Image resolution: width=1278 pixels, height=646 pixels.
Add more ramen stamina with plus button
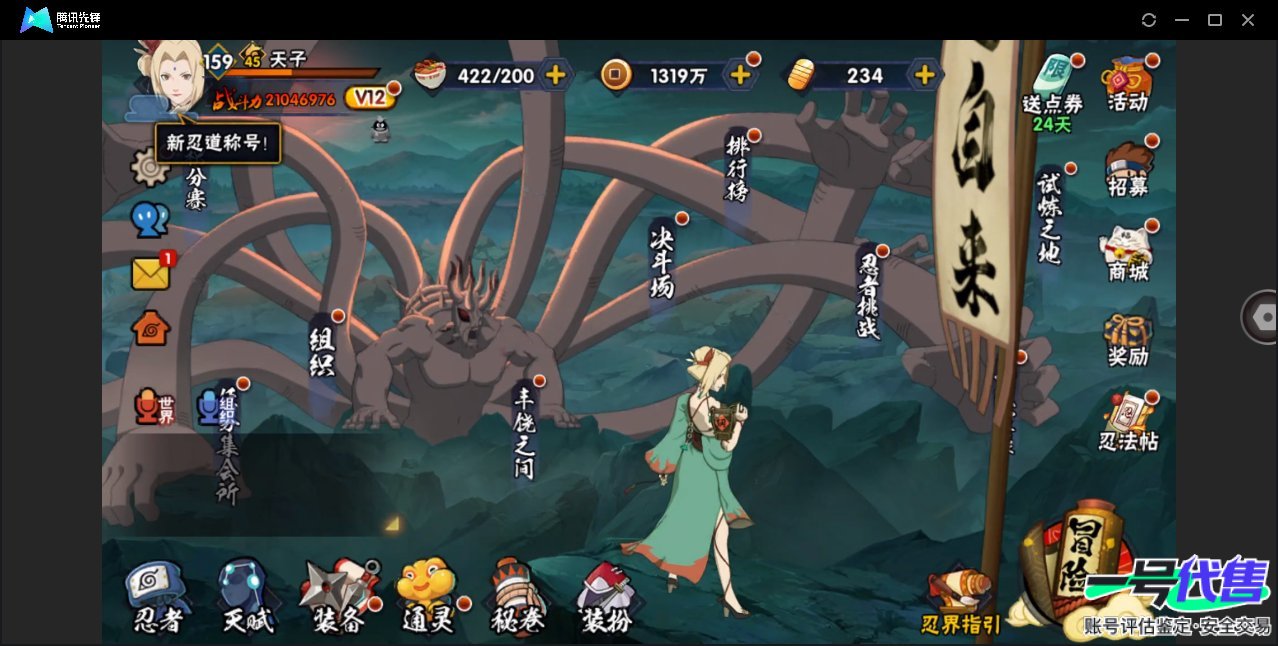555,75
